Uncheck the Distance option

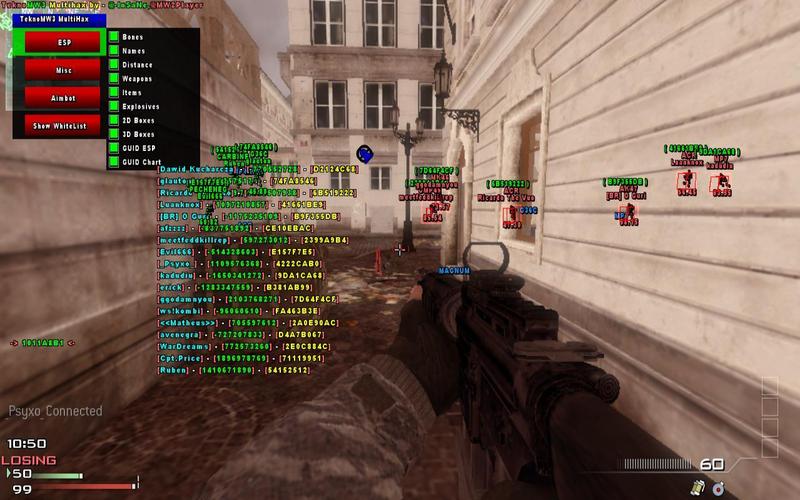pos(114,64)
